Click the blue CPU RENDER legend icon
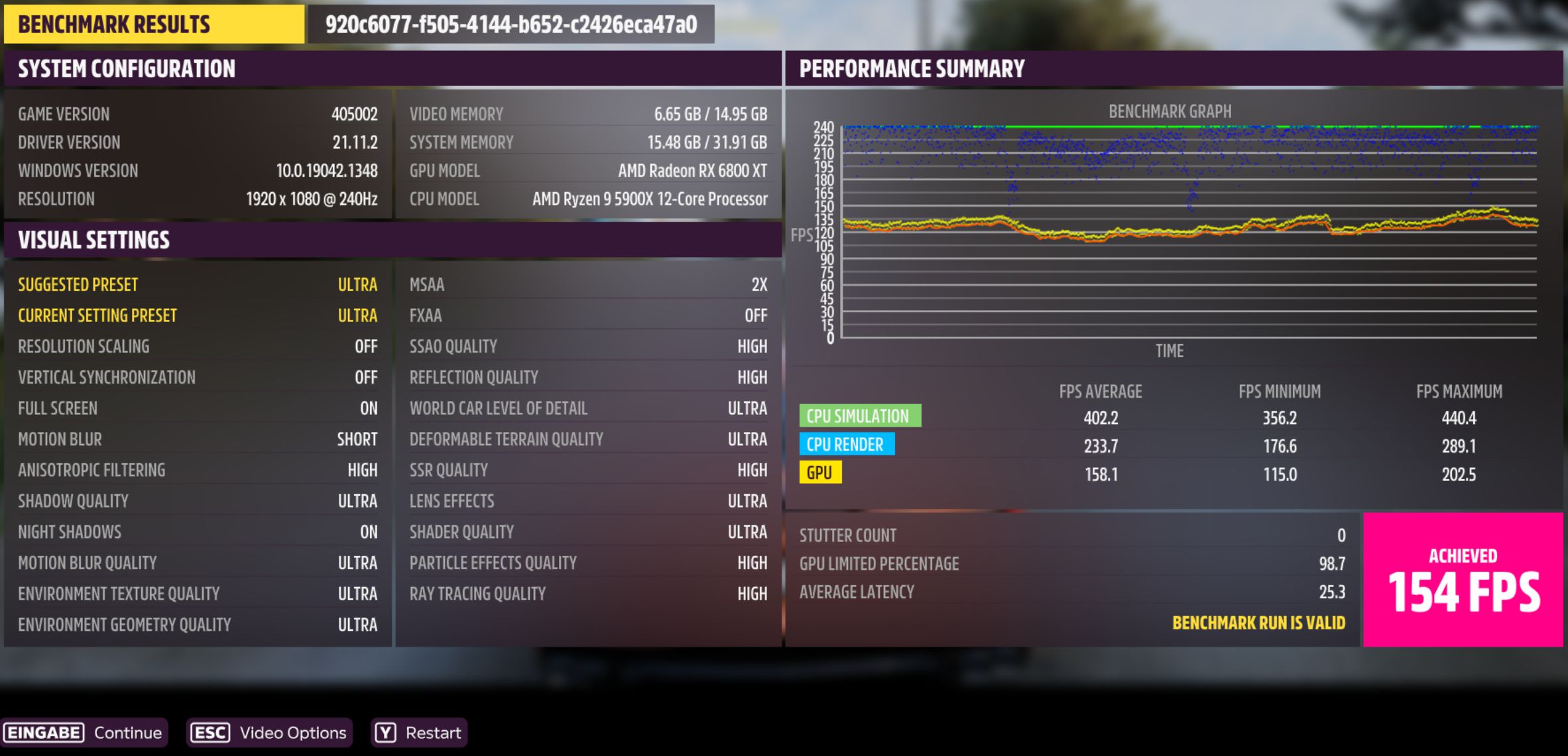The width and height of the screenshot is (1568, 756). (x=847, y=445)
